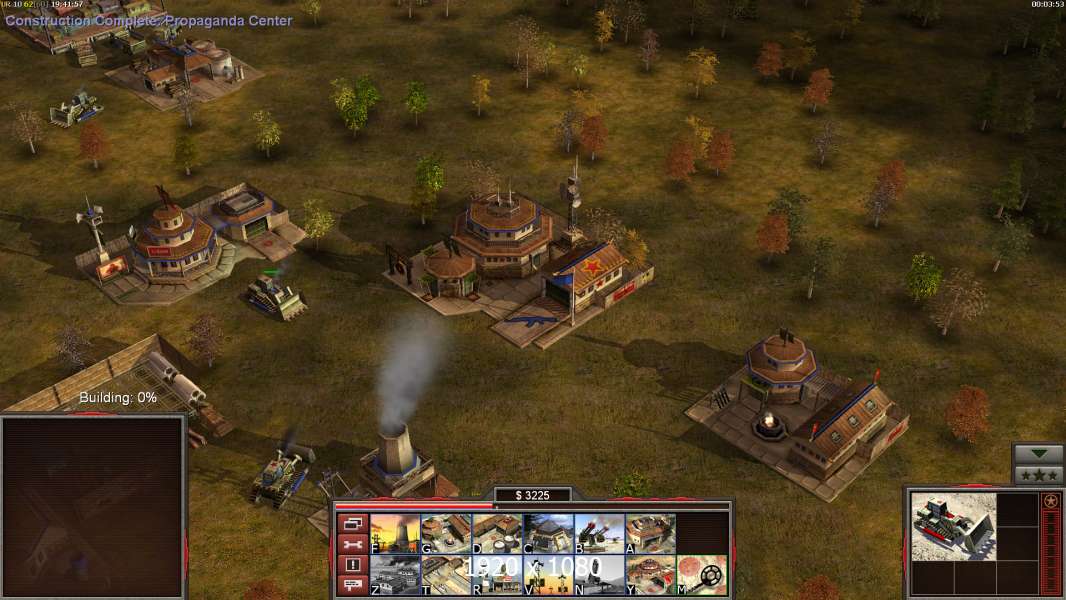Choose the Gattling cannon defense icon (B)
Screen dimensions: 1066x600
click(x=599, y=534)
